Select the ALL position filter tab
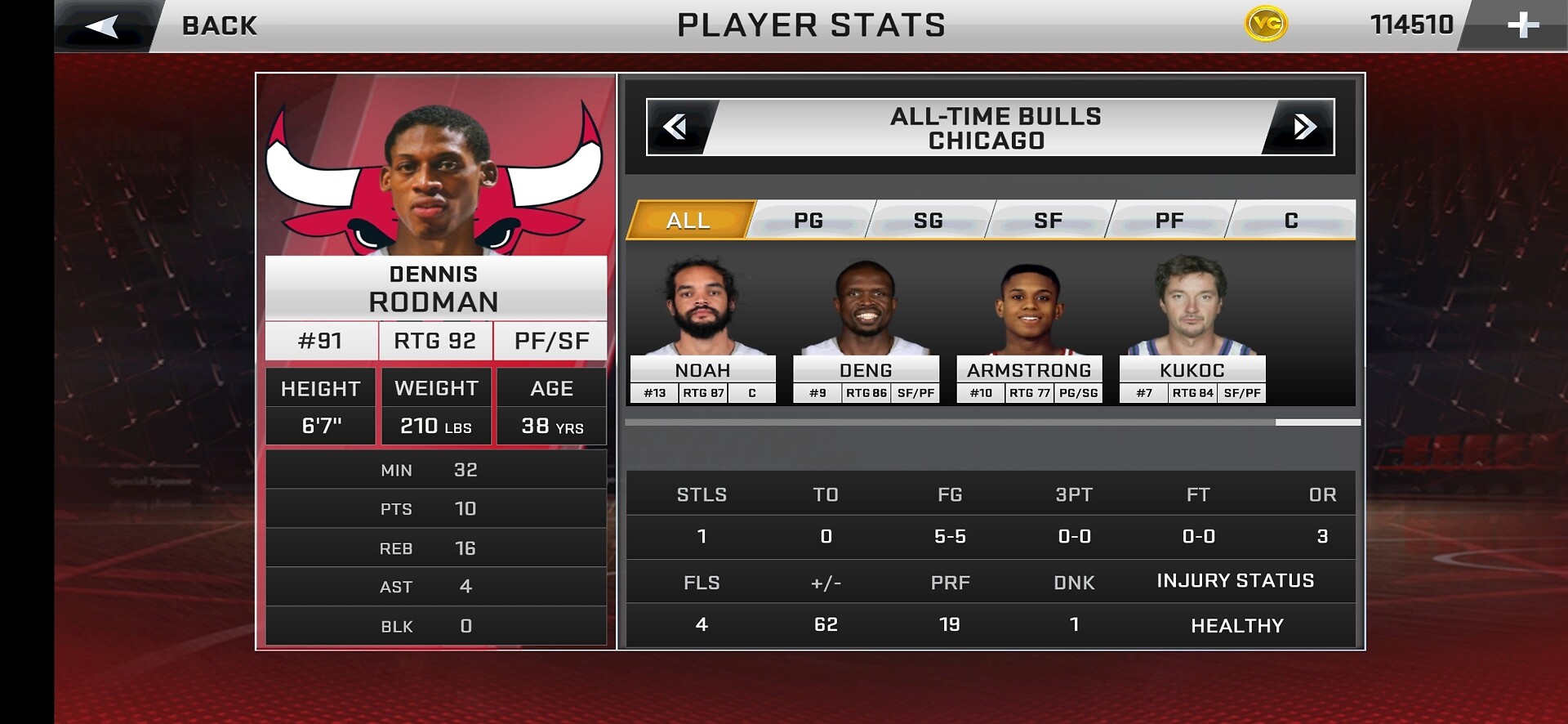Viewport: 1568px width, 724px height. tap(688, 220)
